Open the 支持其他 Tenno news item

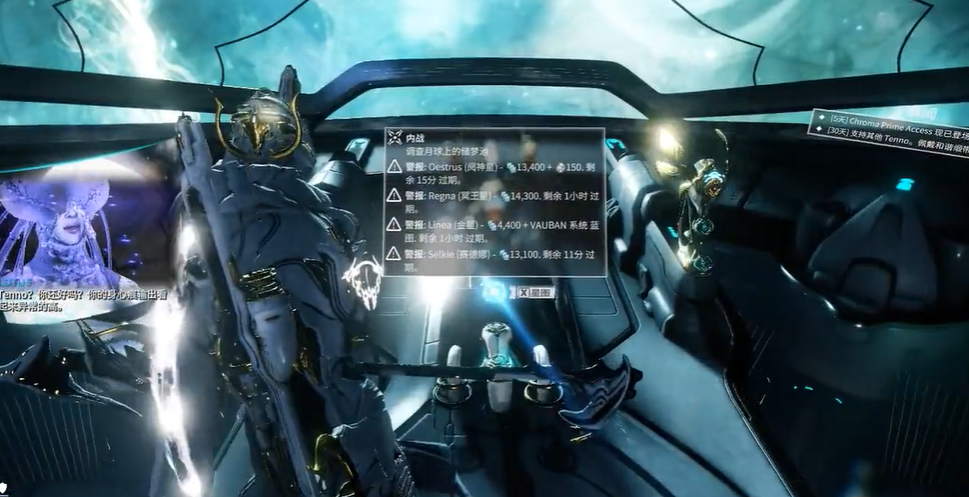pyautogui.click(x=892, y=136)
